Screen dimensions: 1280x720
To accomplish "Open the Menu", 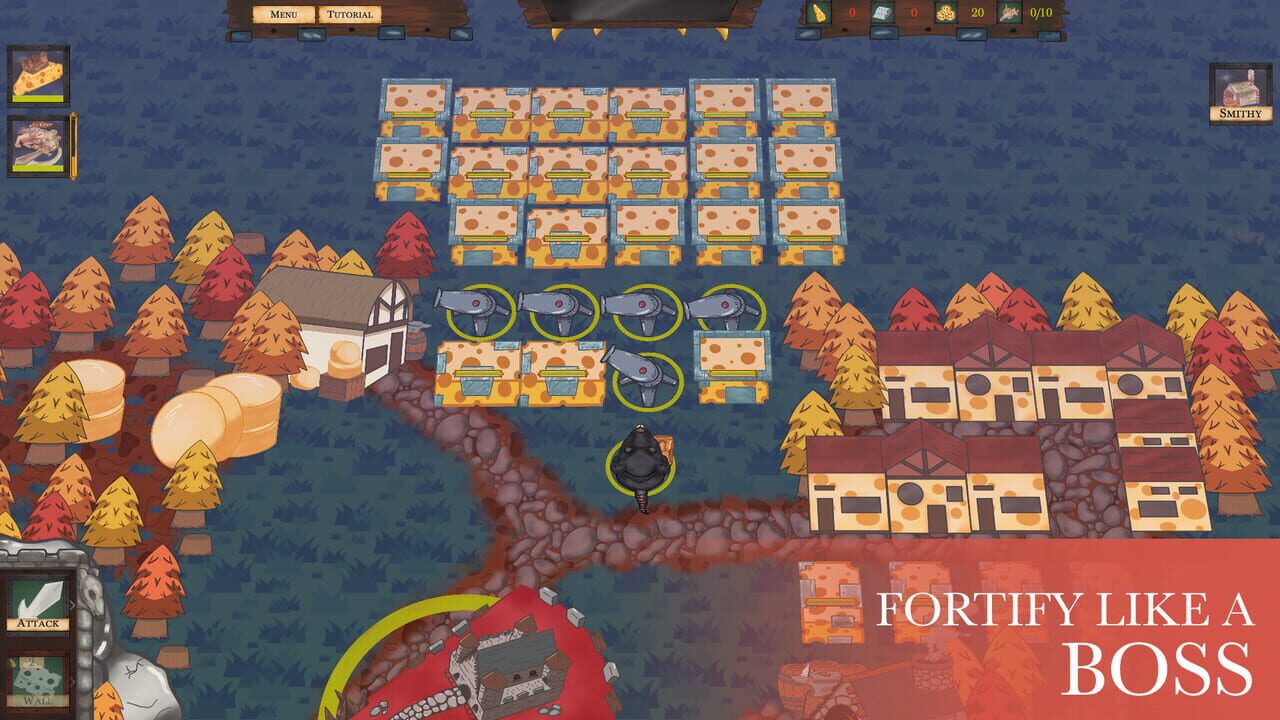I will (x=283, y=13).
